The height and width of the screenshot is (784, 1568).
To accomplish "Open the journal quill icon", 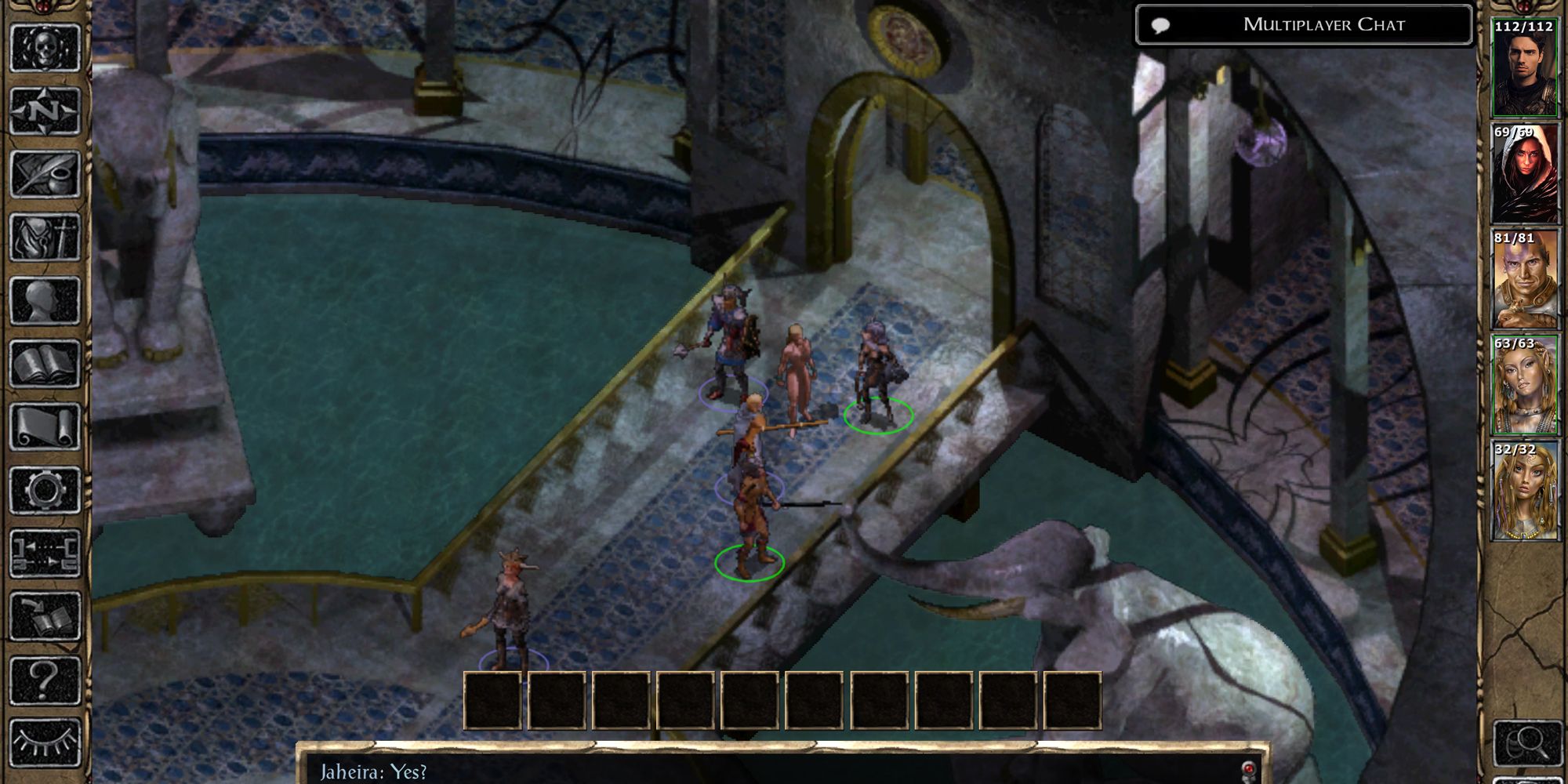I will (45, 174).
